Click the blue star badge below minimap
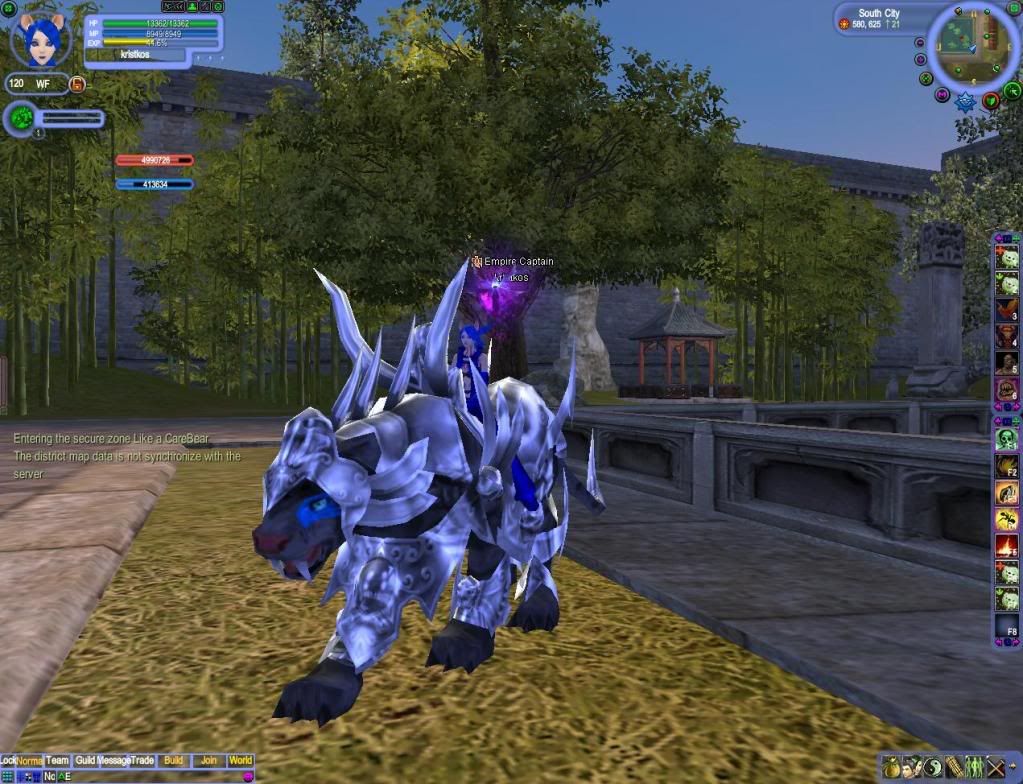 [965, 101]
